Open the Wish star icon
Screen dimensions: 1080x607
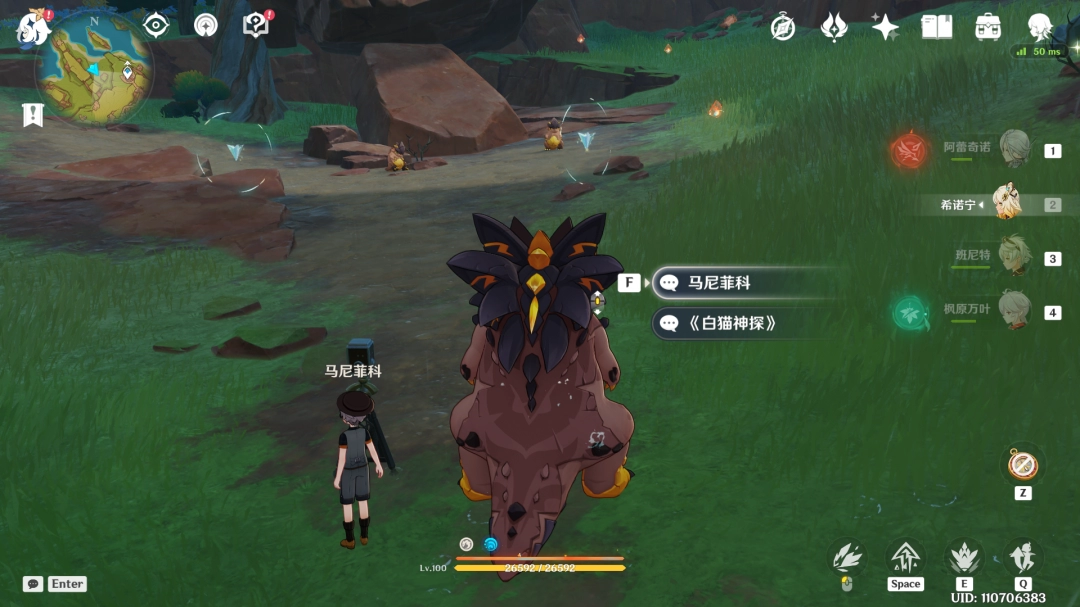[x=885, y=27]
